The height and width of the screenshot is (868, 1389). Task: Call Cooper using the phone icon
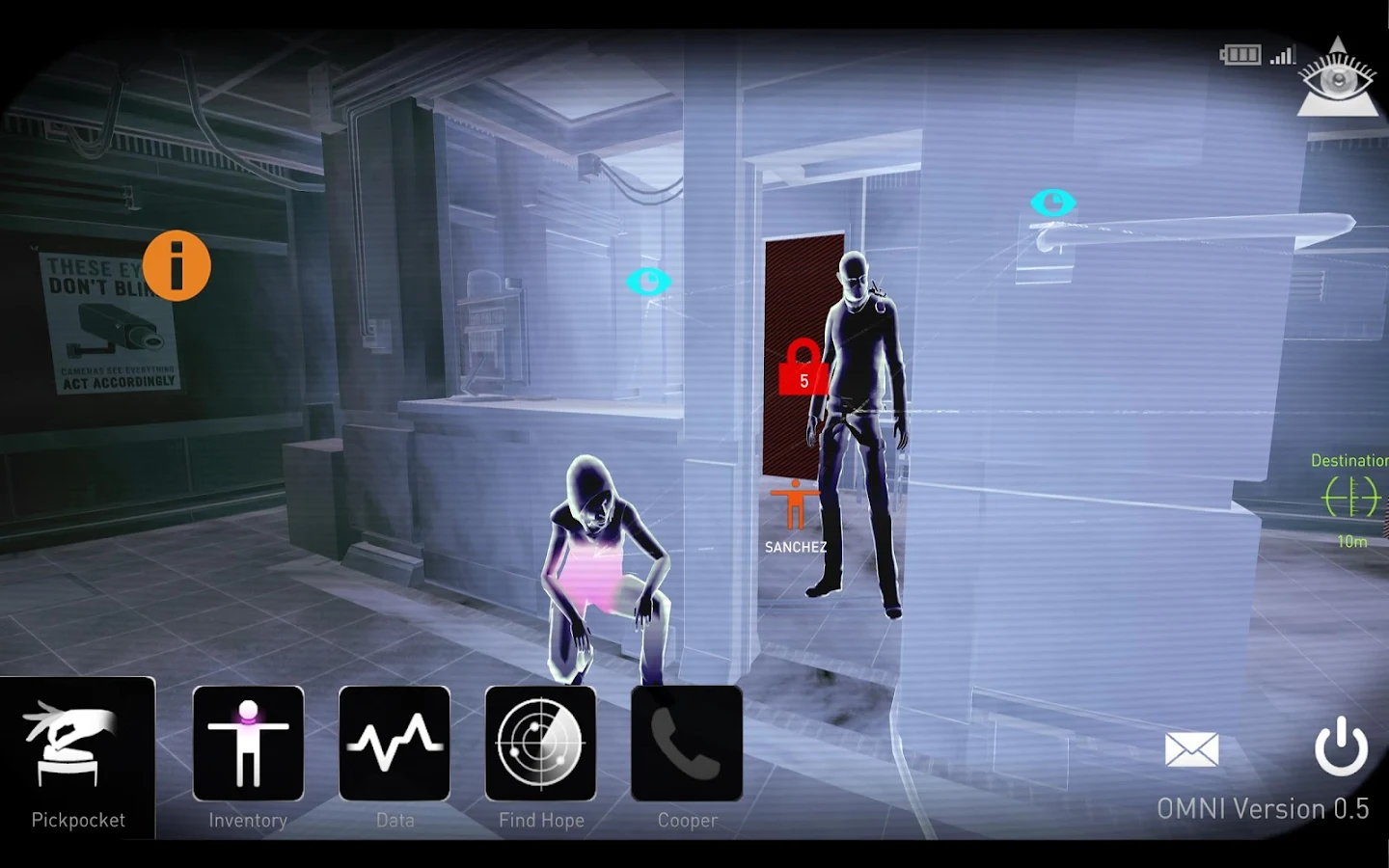click(685, 743)
